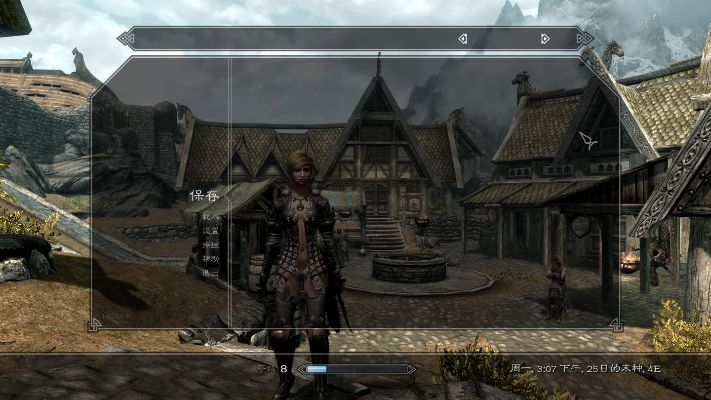Click the right tab arrow in top bar
711x400 pixels.
[545, 39]
